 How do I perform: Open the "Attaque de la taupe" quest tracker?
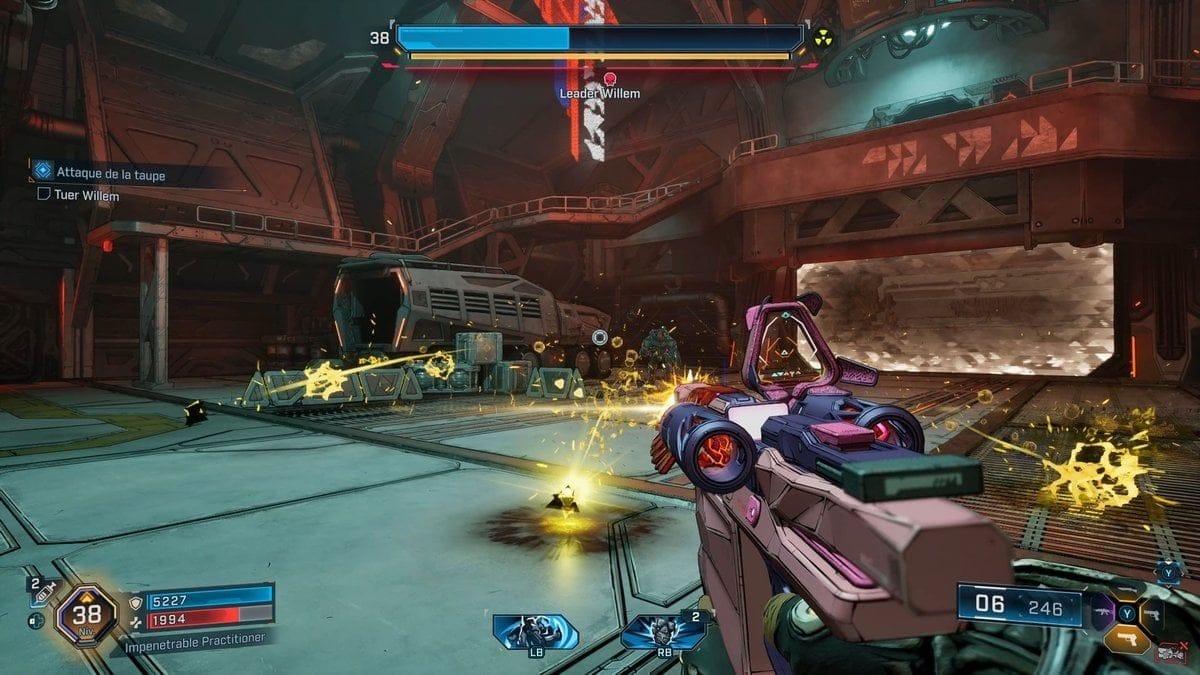tap(110, 174)
